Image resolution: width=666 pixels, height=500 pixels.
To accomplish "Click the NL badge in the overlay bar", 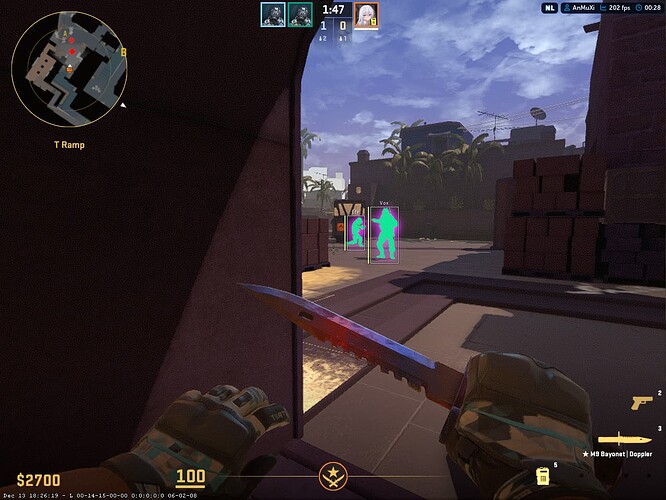I will tap(550, 8).
